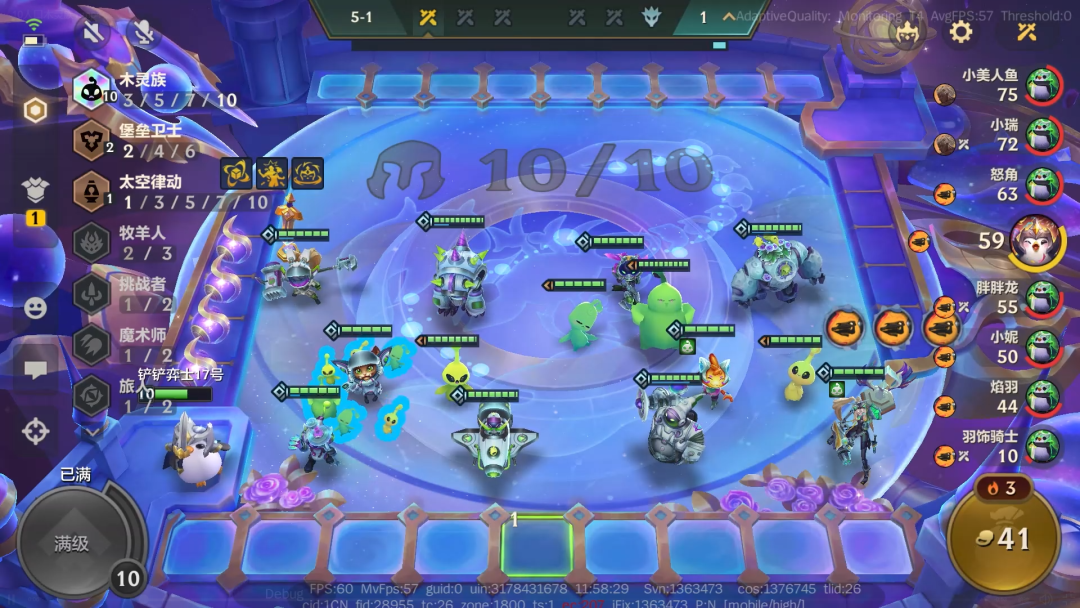
Task: Open the shop via the gold coin button
Action: tap(1004, 539)
